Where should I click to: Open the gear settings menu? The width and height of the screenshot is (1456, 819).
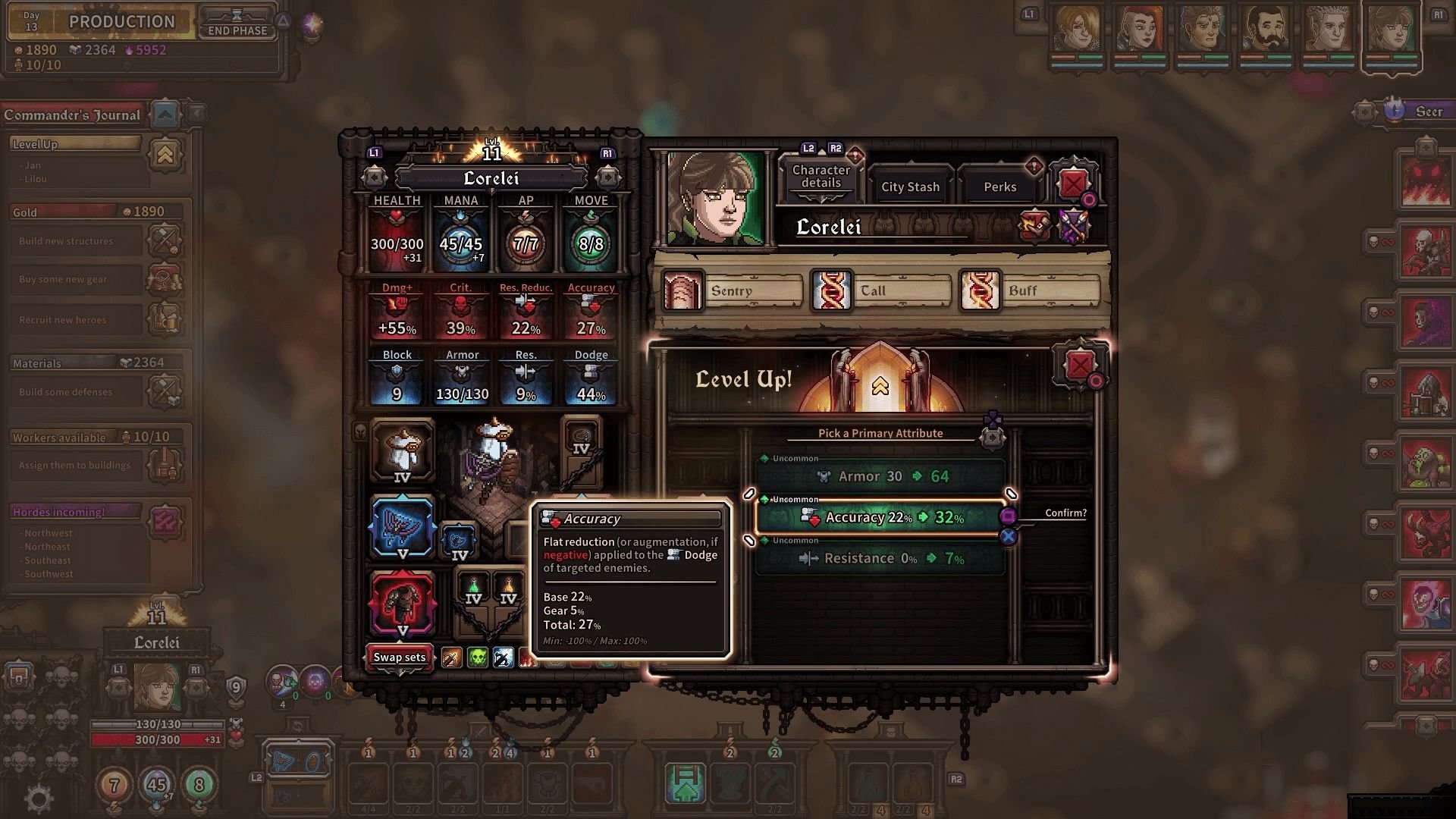tap(39, 798)
